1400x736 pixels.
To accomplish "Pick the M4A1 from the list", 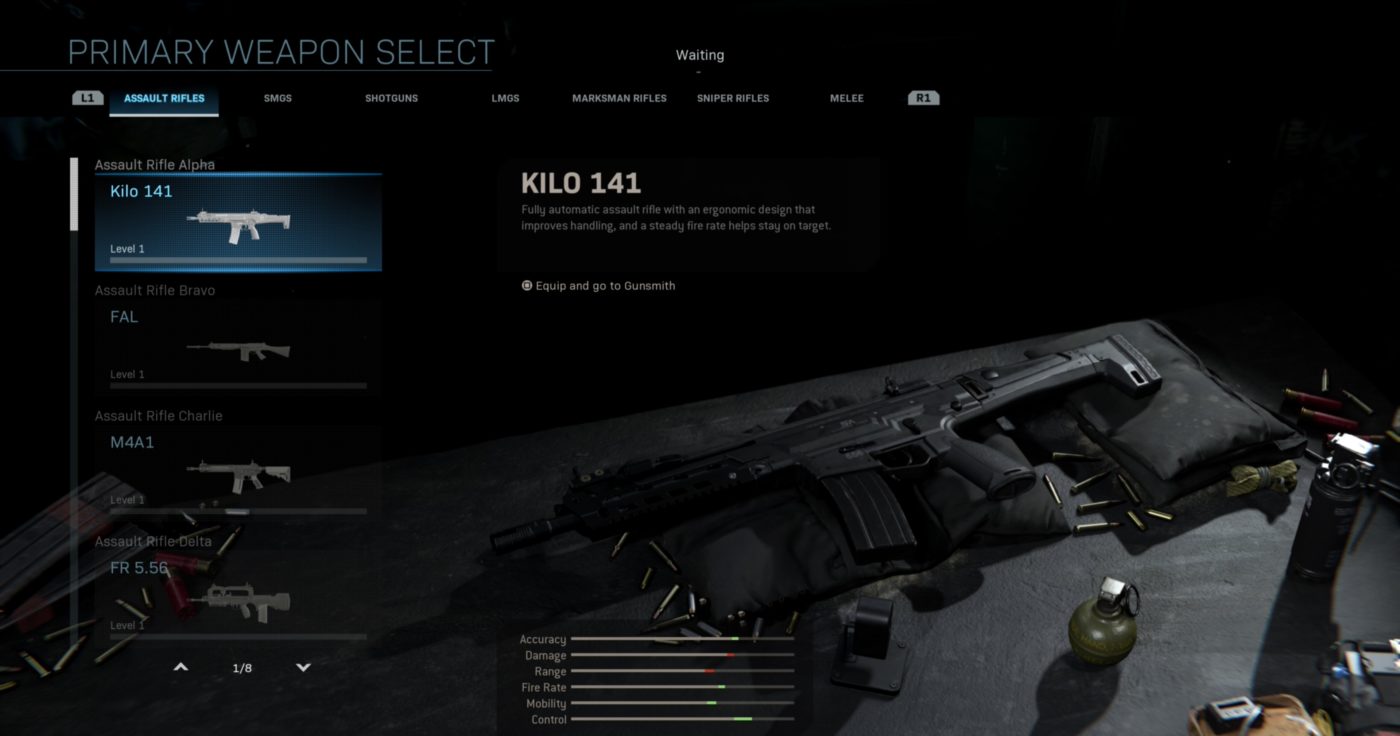I will pyautogui.click(x=238, y=472).
